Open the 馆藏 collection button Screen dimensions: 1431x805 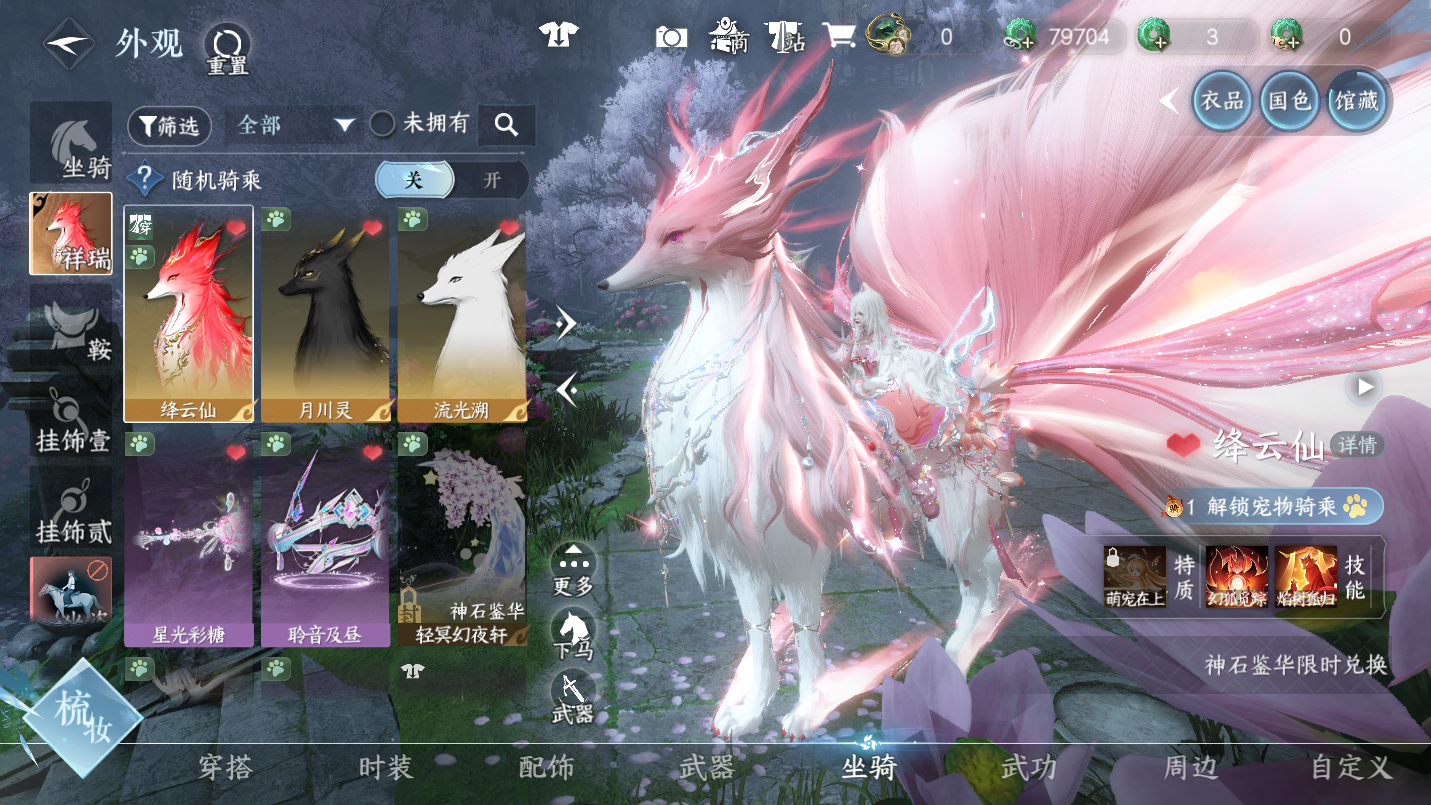[x=1356, y=100]
